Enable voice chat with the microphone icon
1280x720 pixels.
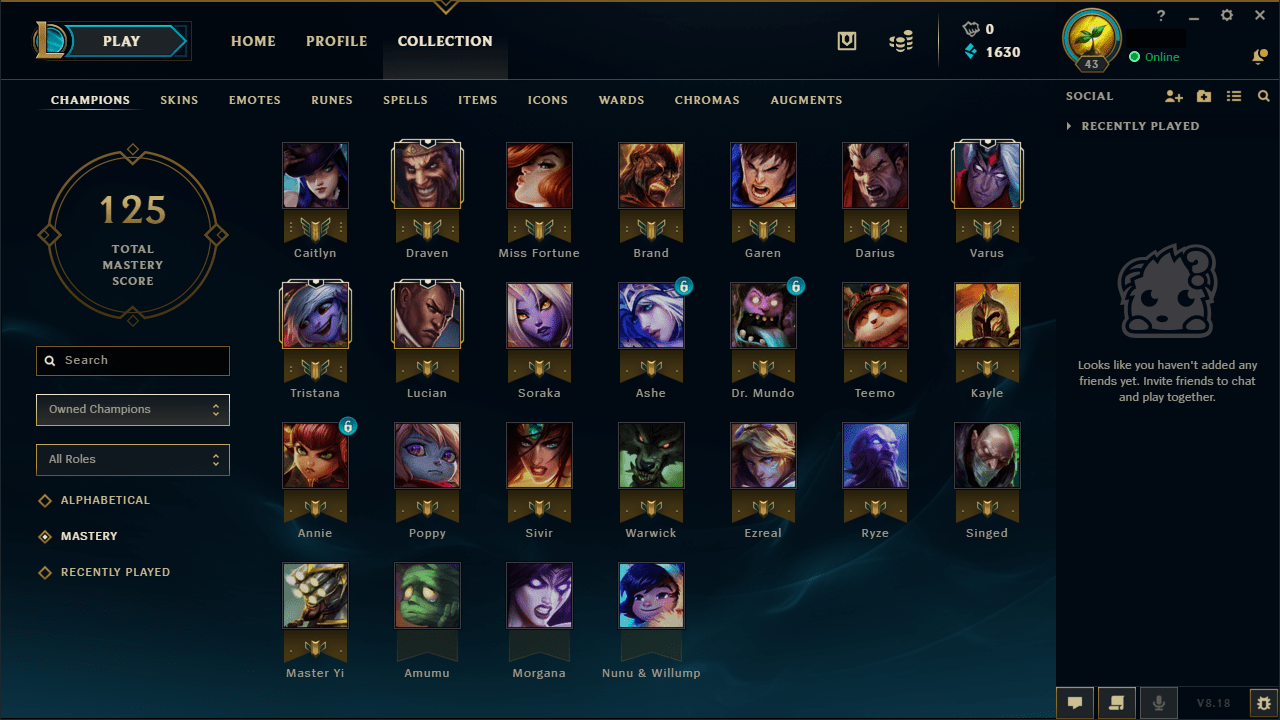pos(1158,703)
